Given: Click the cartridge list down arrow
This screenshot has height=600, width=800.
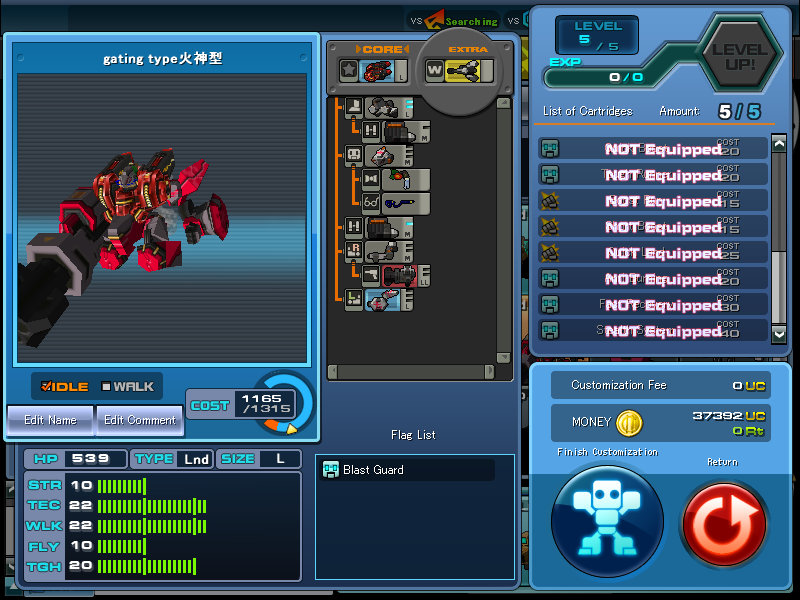Looking at the screenshot, I should (779, 330).
